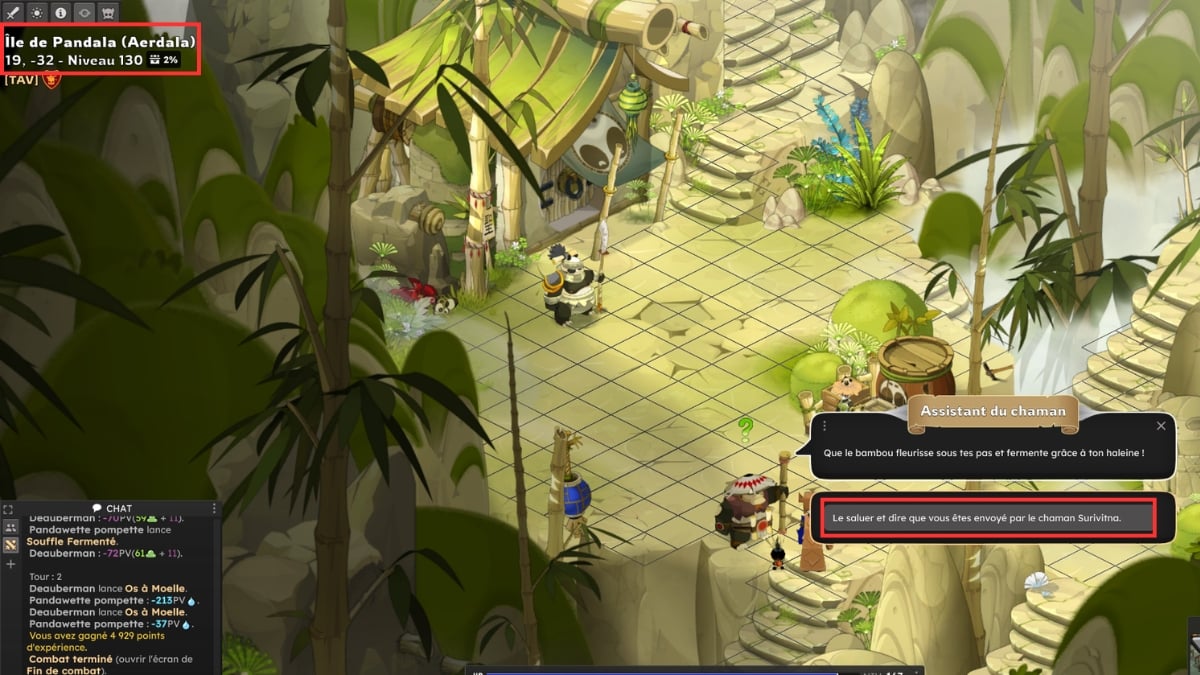The height and width of the screenshot is (675, 1200).
Task: Toggle the sun icon in top toolbar
Action: coord(37,13)
